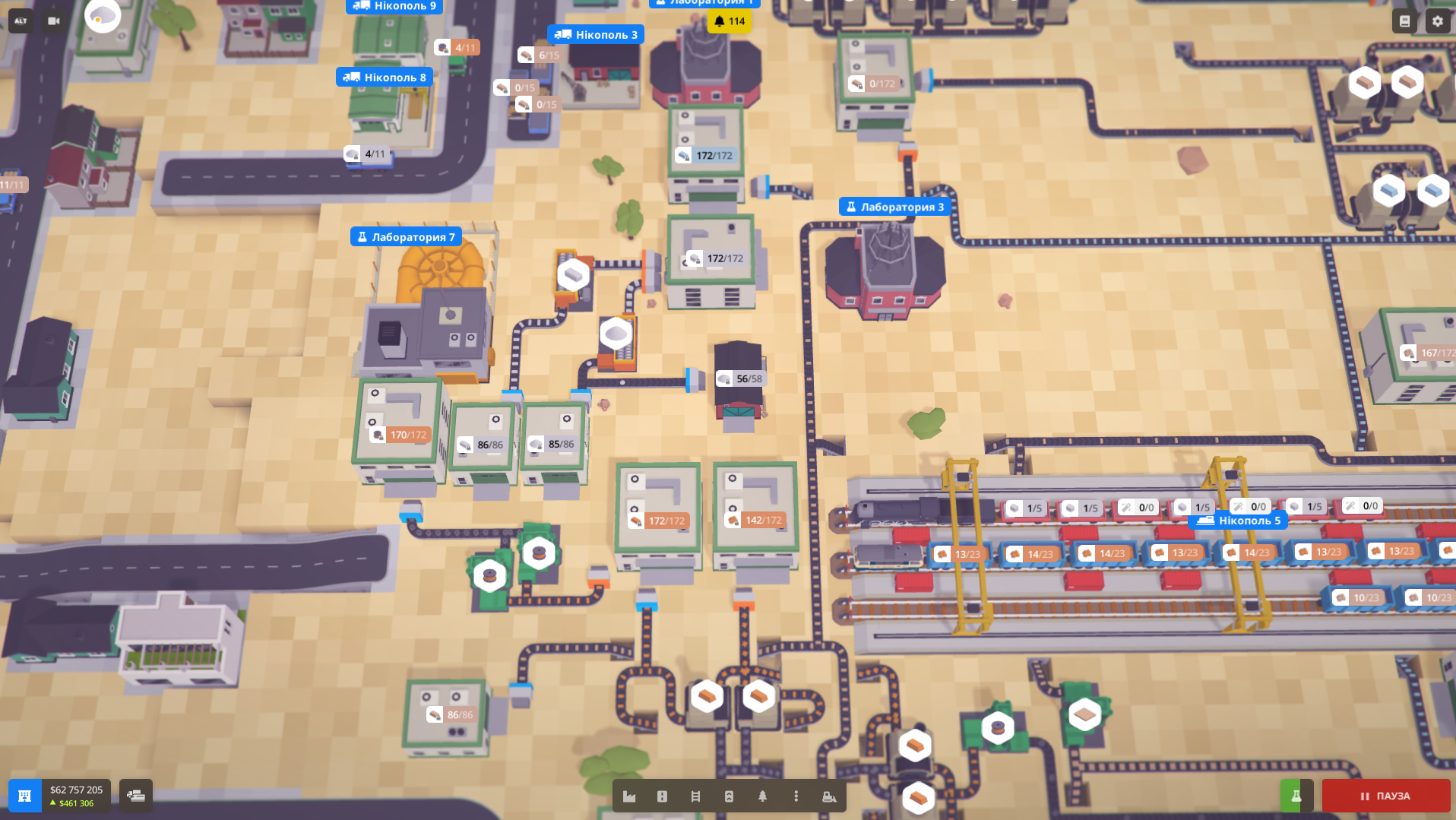Screen dimensions: 1456x820
Task: Open the log book icon near the settings gear
Action: 1404,21
